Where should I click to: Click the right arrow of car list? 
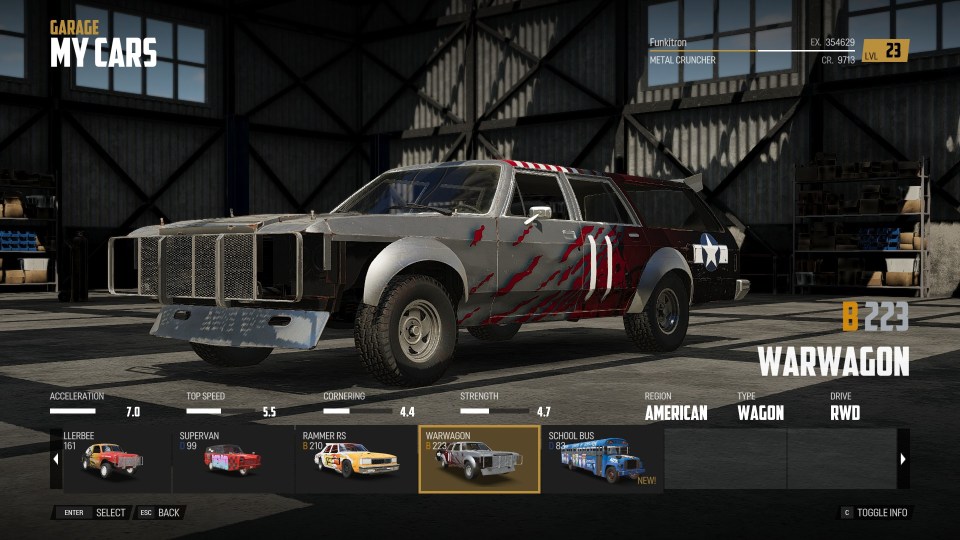coord(903,459)
